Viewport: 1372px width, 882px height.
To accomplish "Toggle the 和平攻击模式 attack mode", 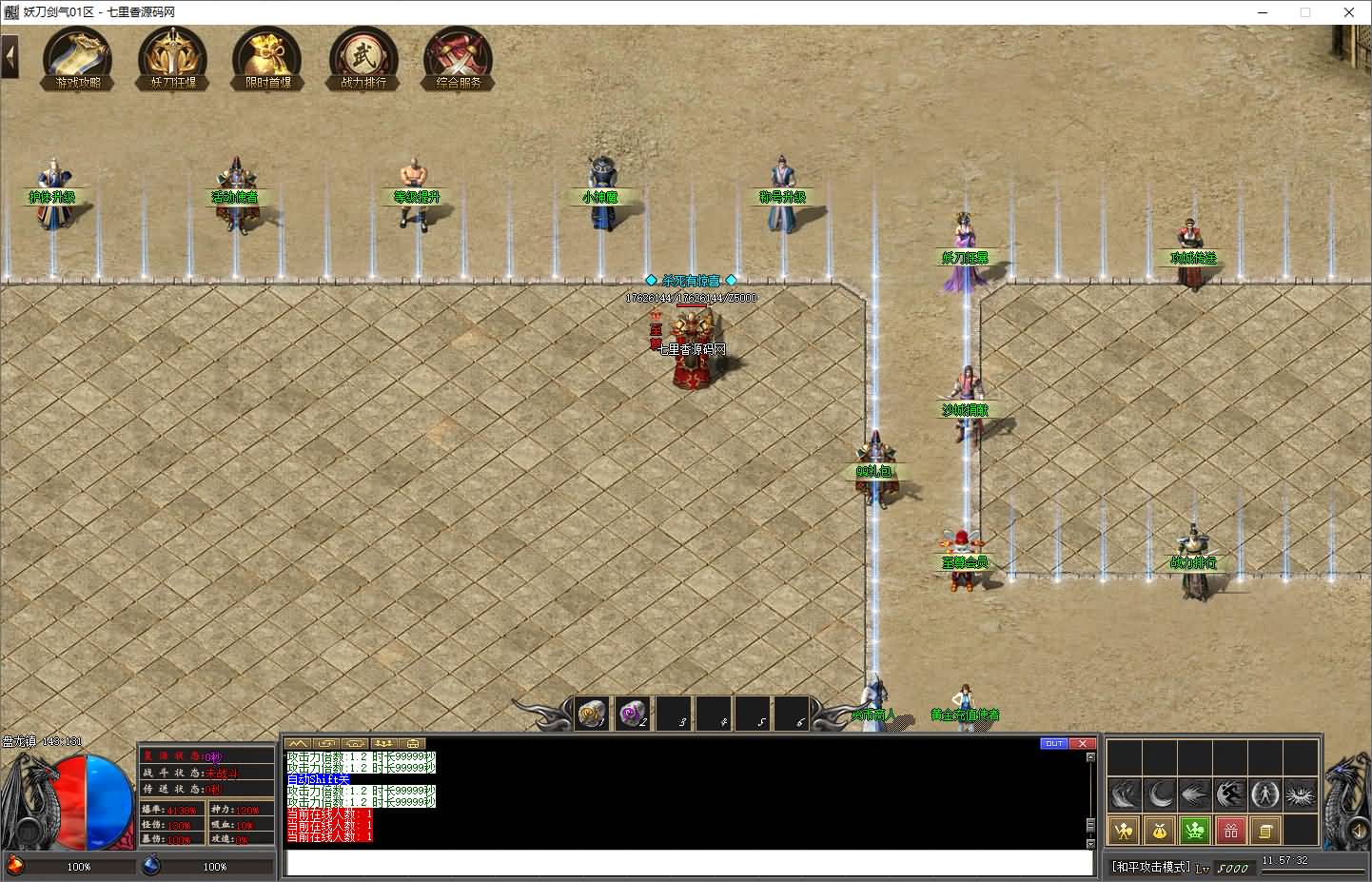I will 1151,867.
